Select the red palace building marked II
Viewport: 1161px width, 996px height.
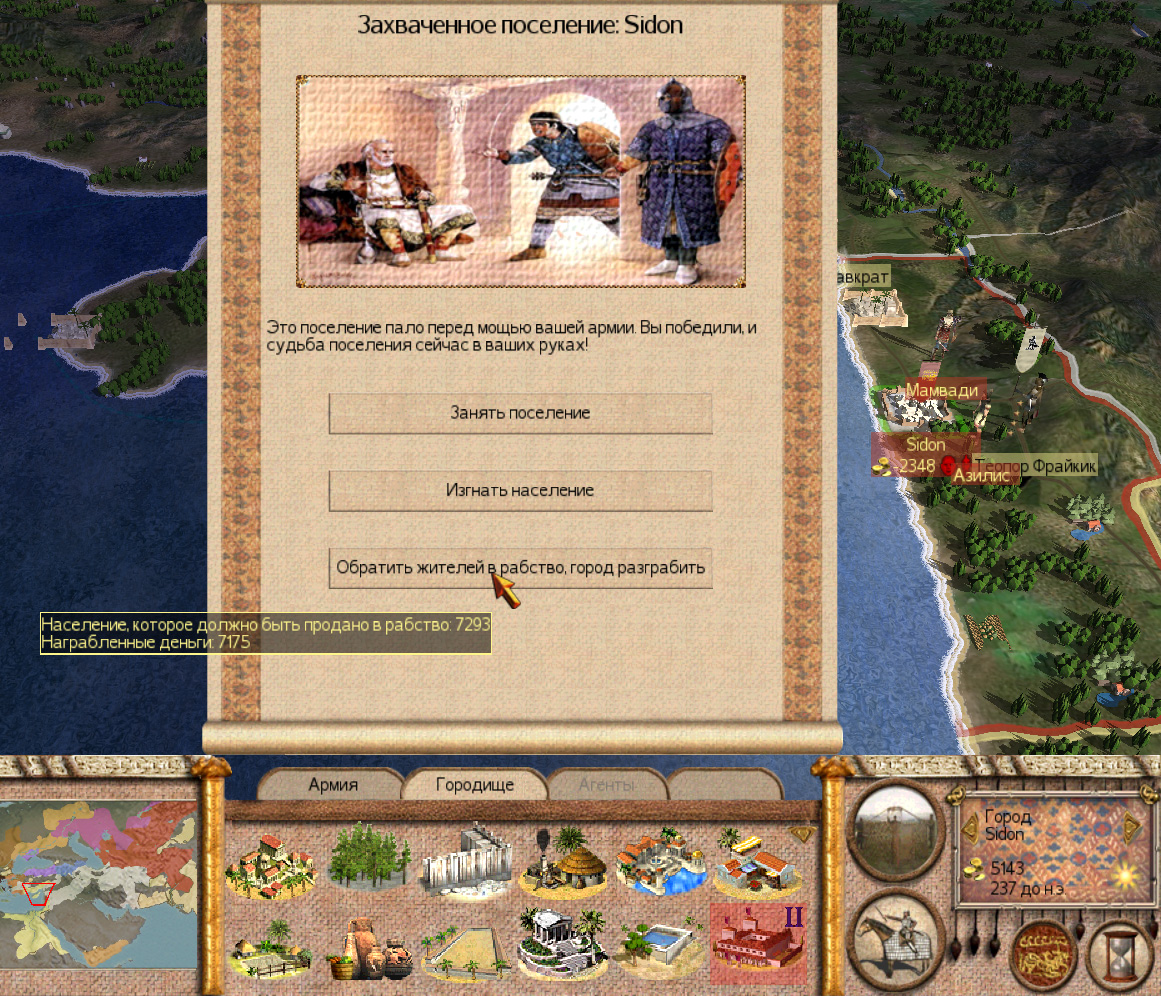click(x=757, y=943)
